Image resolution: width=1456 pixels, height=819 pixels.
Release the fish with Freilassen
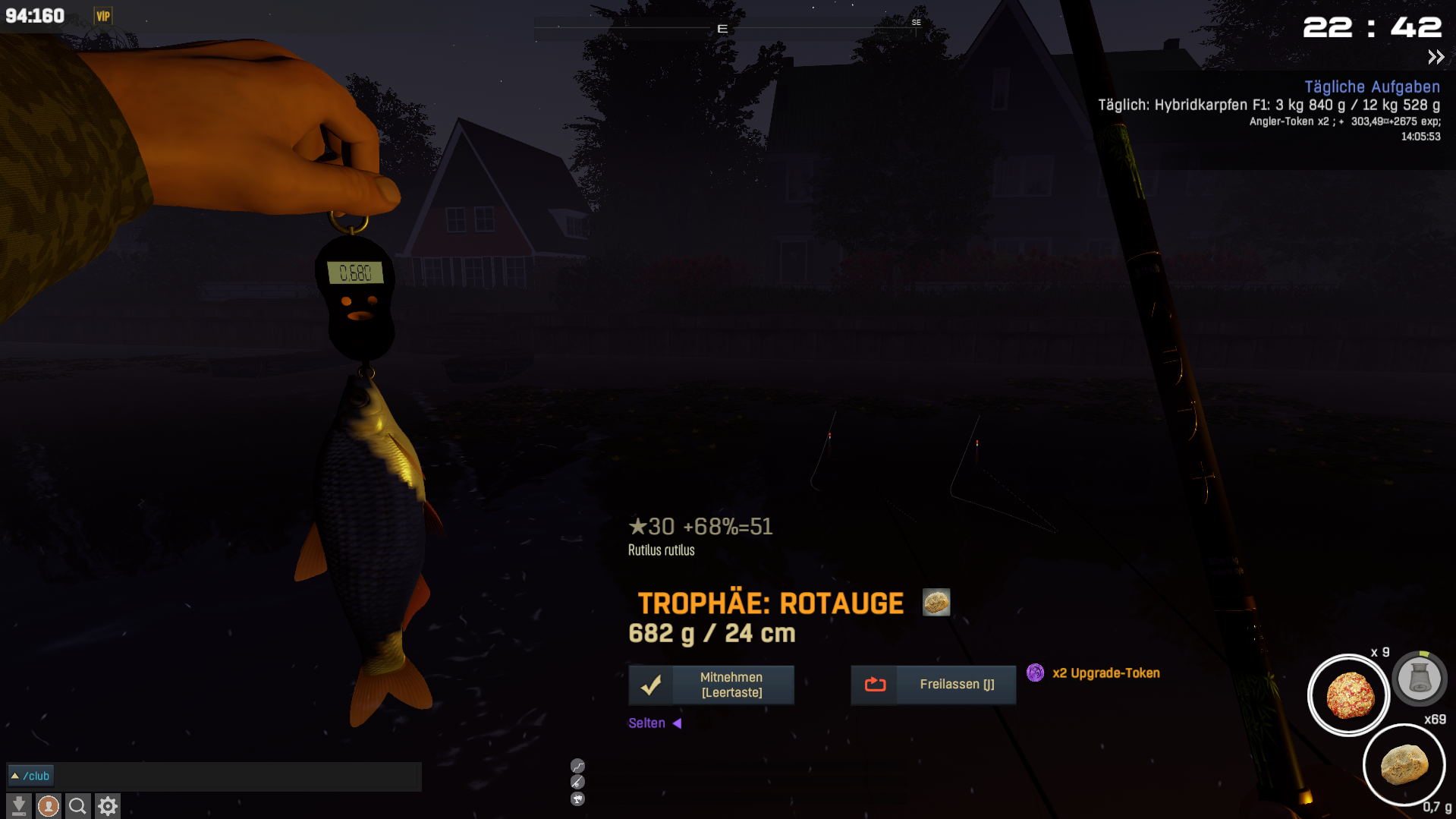coord(933,685)
